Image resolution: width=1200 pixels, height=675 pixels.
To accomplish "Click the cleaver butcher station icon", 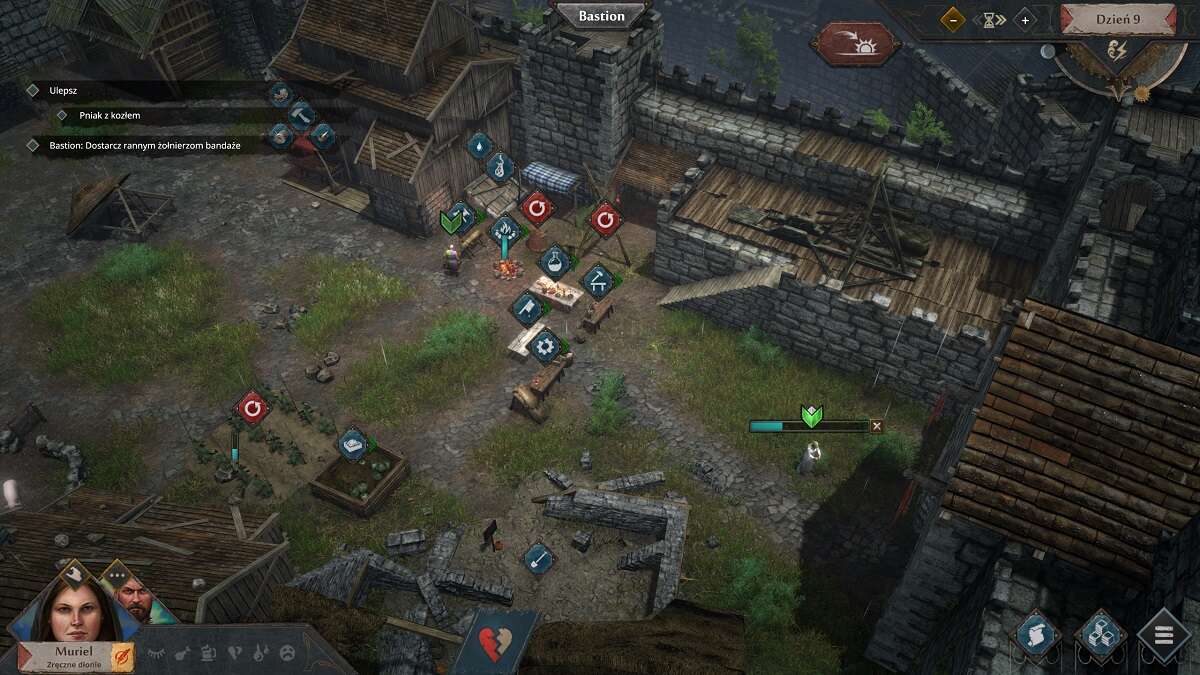I will [526, 308].
